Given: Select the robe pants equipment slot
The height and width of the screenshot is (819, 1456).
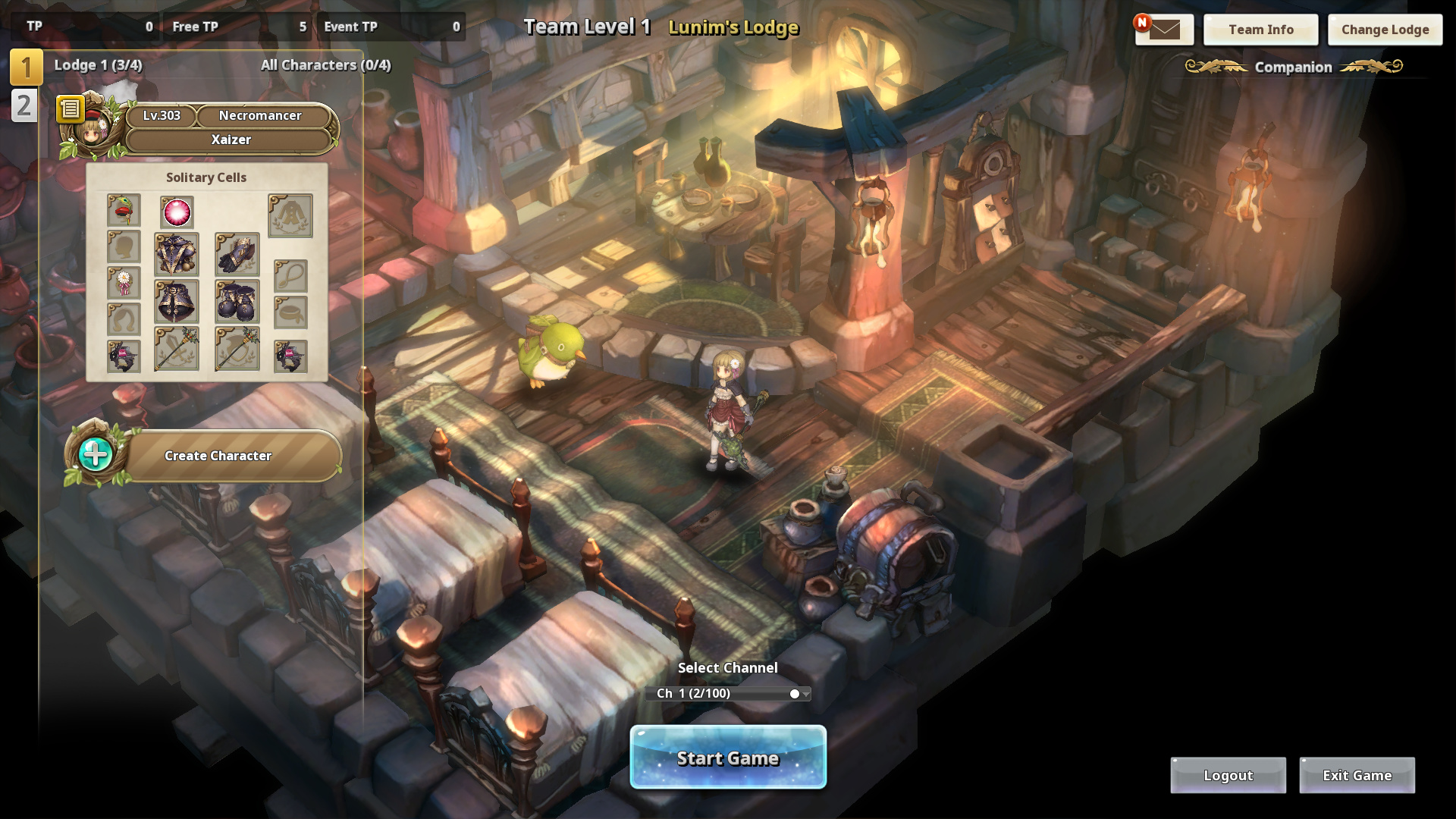Looking at the screenshot, I should tap(177, 302).
